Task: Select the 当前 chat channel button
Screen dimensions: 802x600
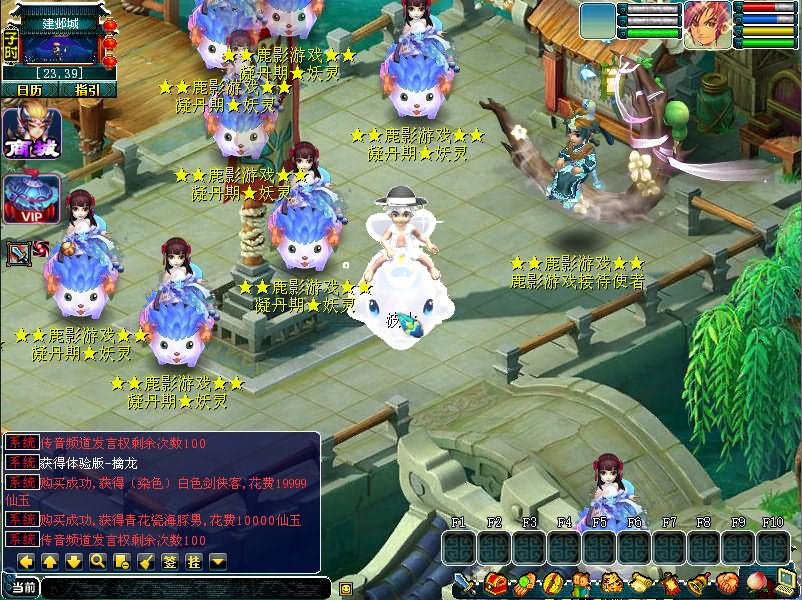Action: pos(22,587)
